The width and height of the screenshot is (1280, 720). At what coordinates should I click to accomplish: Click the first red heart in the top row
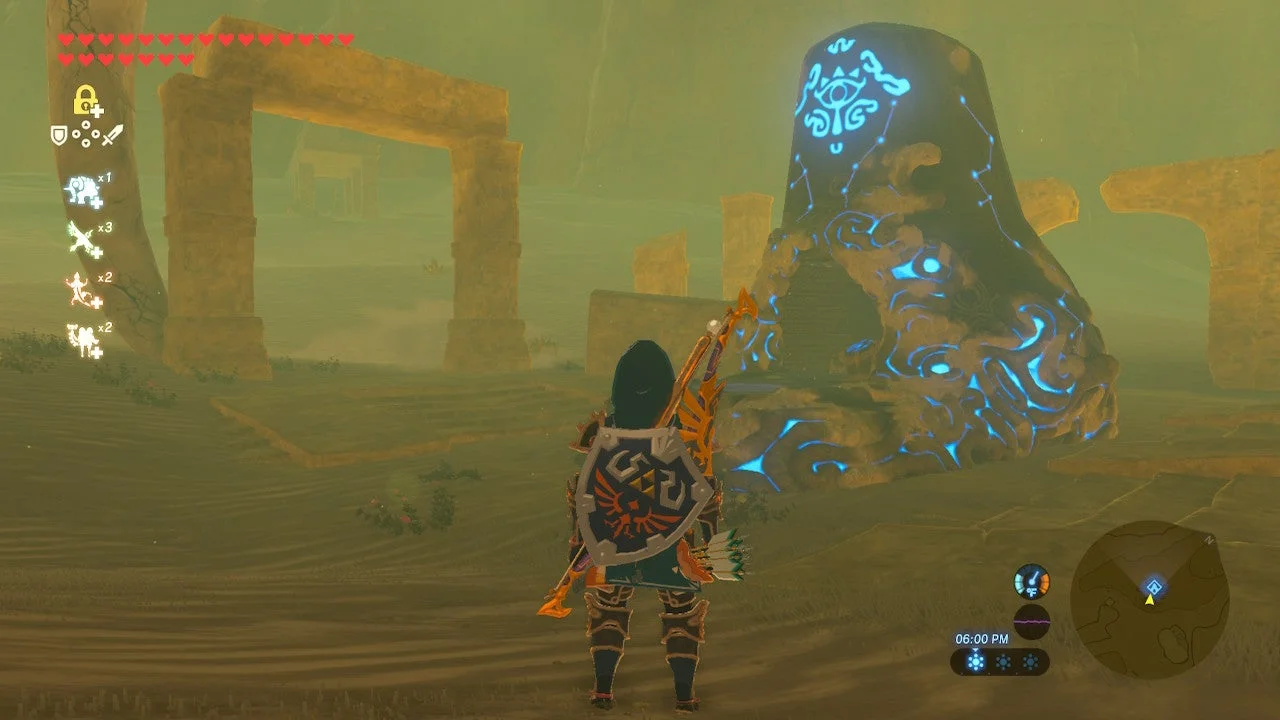coord(65,39)
